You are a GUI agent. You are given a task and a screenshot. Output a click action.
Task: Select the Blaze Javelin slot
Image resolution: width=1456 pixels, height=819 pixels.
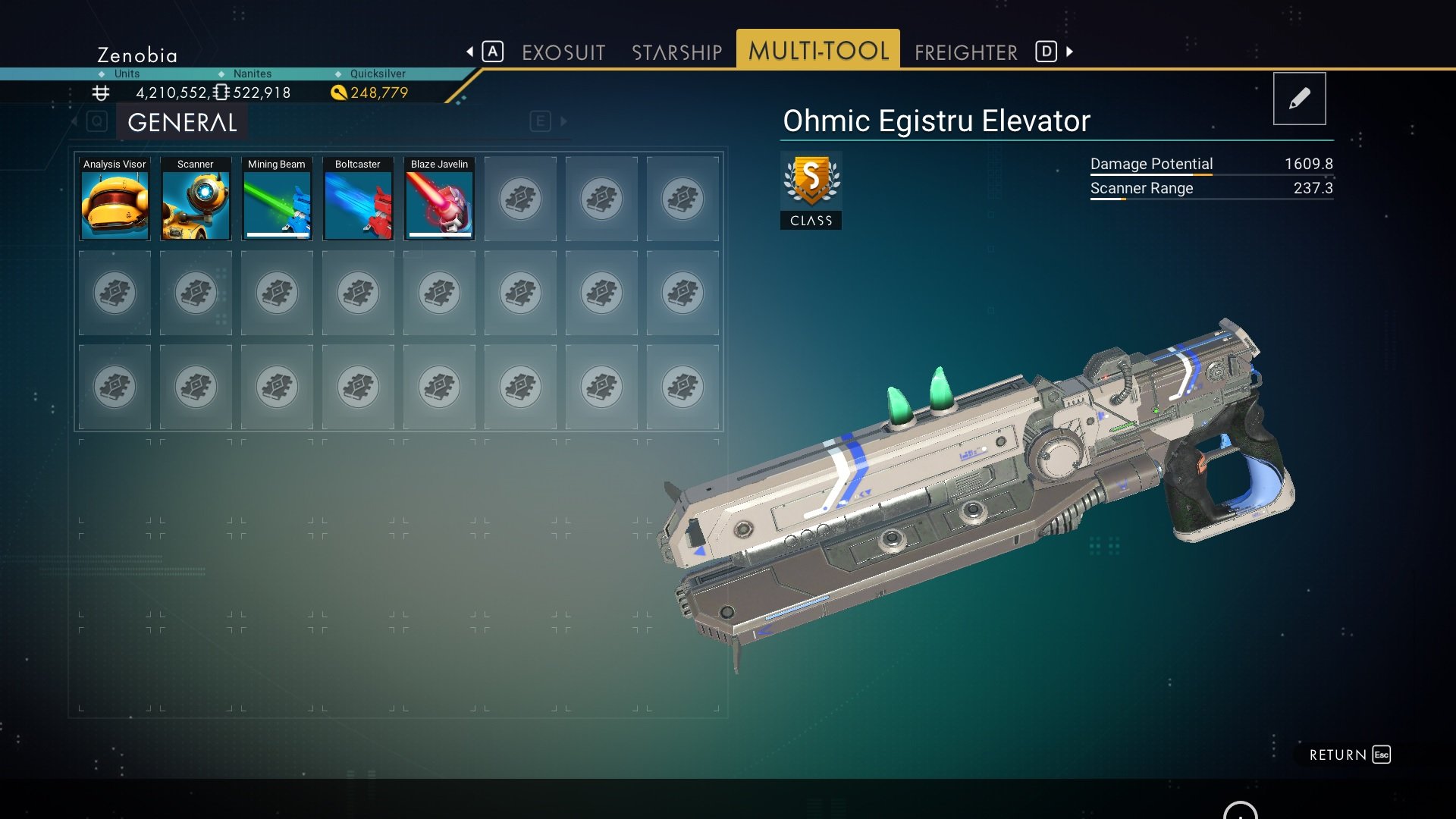439,199
